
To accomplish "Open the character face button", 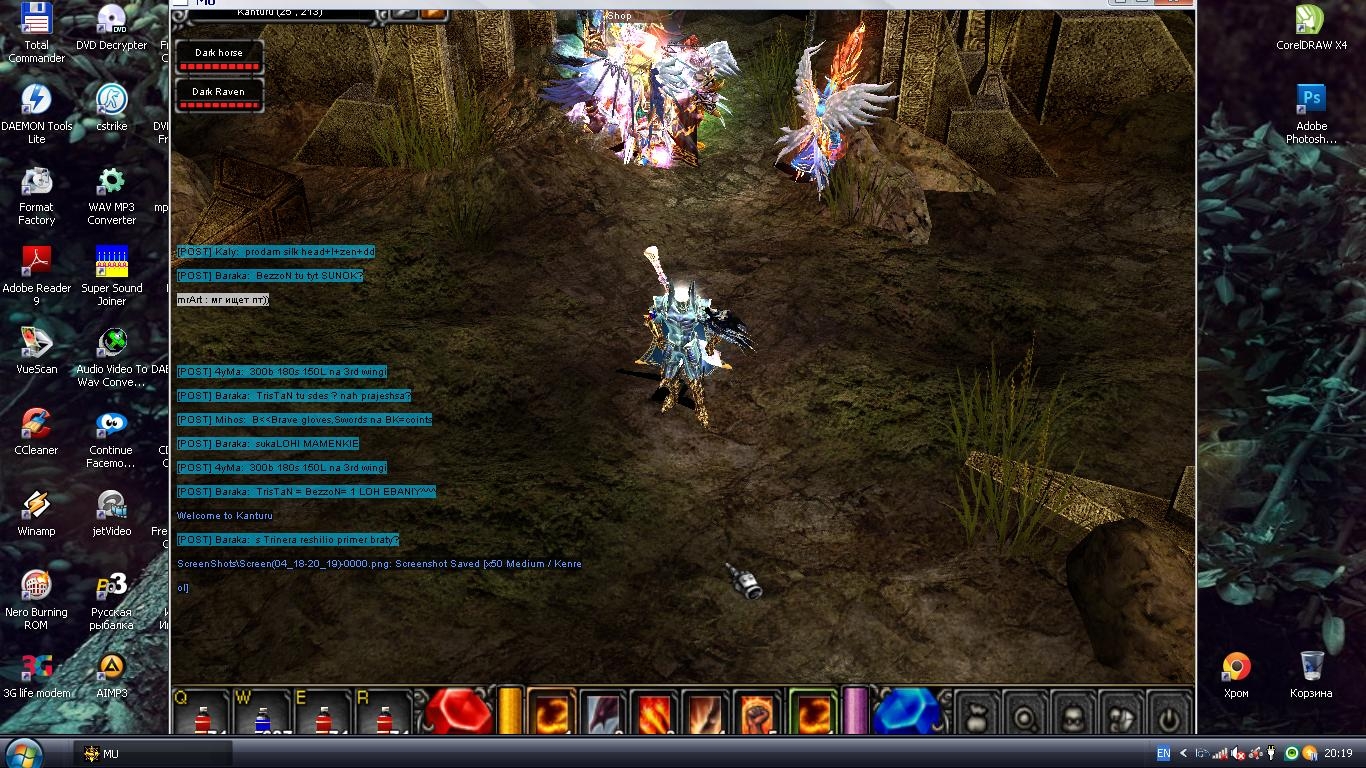I will (1073, 715).
